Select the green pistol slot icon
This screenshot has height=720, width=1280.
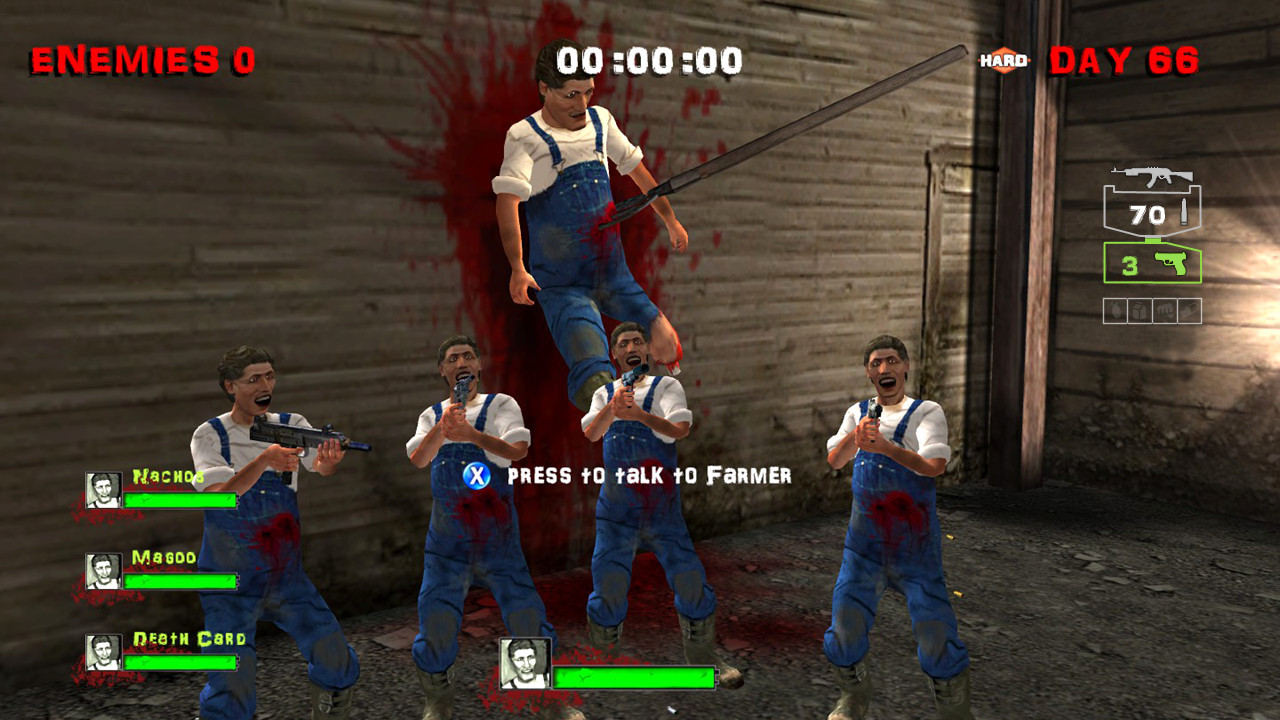pyautogui.click(x=1170, y=262)
